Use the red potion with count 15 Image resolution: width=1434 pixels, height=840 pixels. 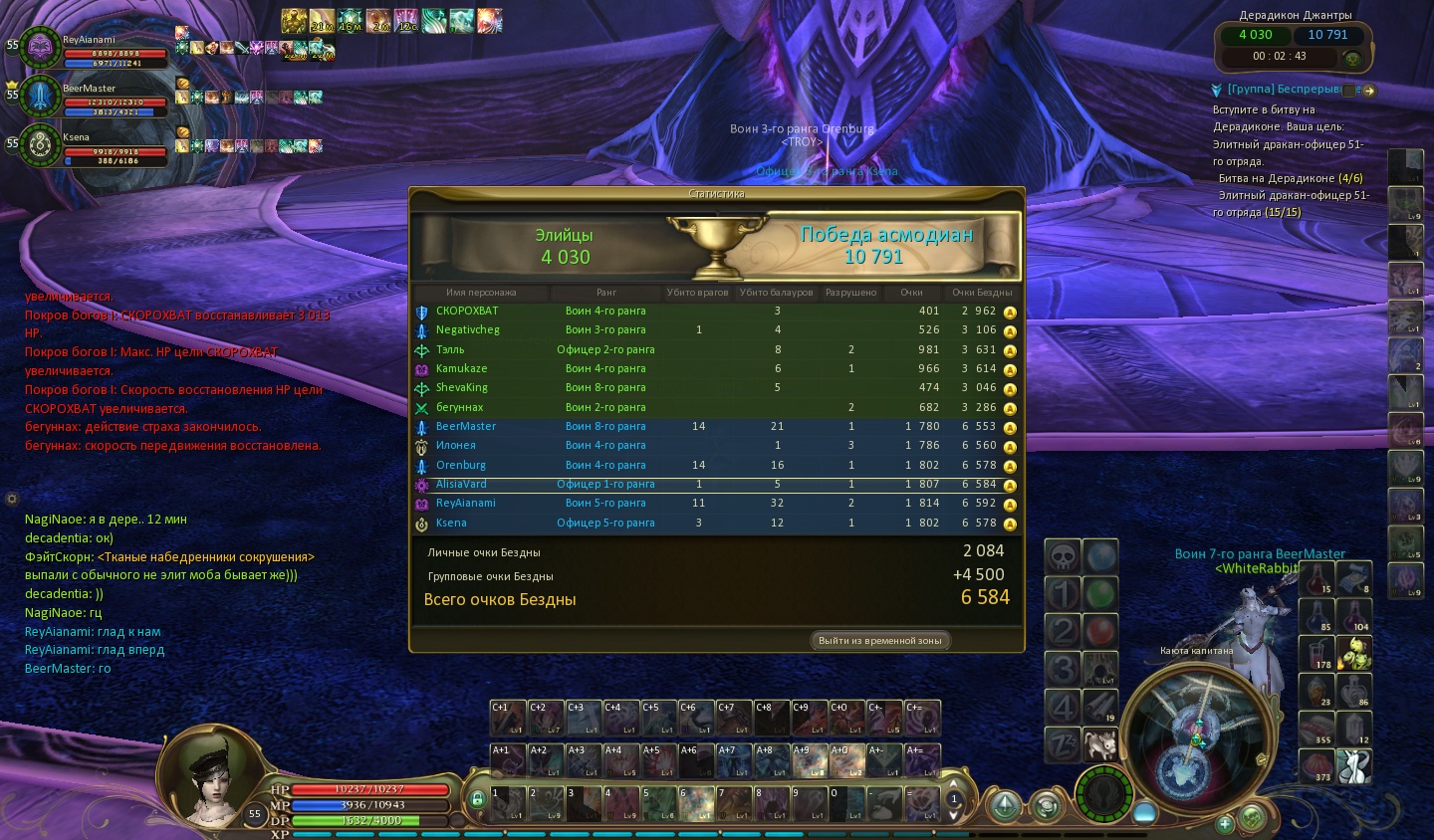[x=1316, y=578]
